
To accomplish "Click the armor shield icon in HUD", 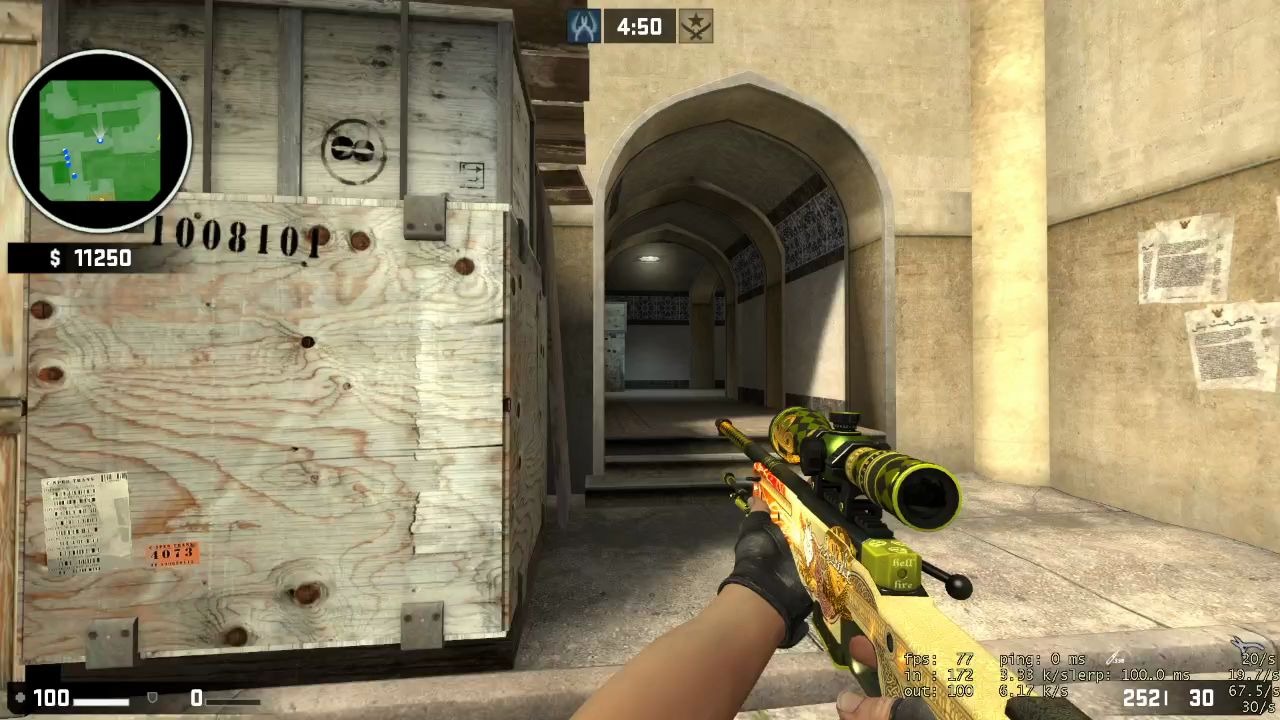I will (151, 698).
